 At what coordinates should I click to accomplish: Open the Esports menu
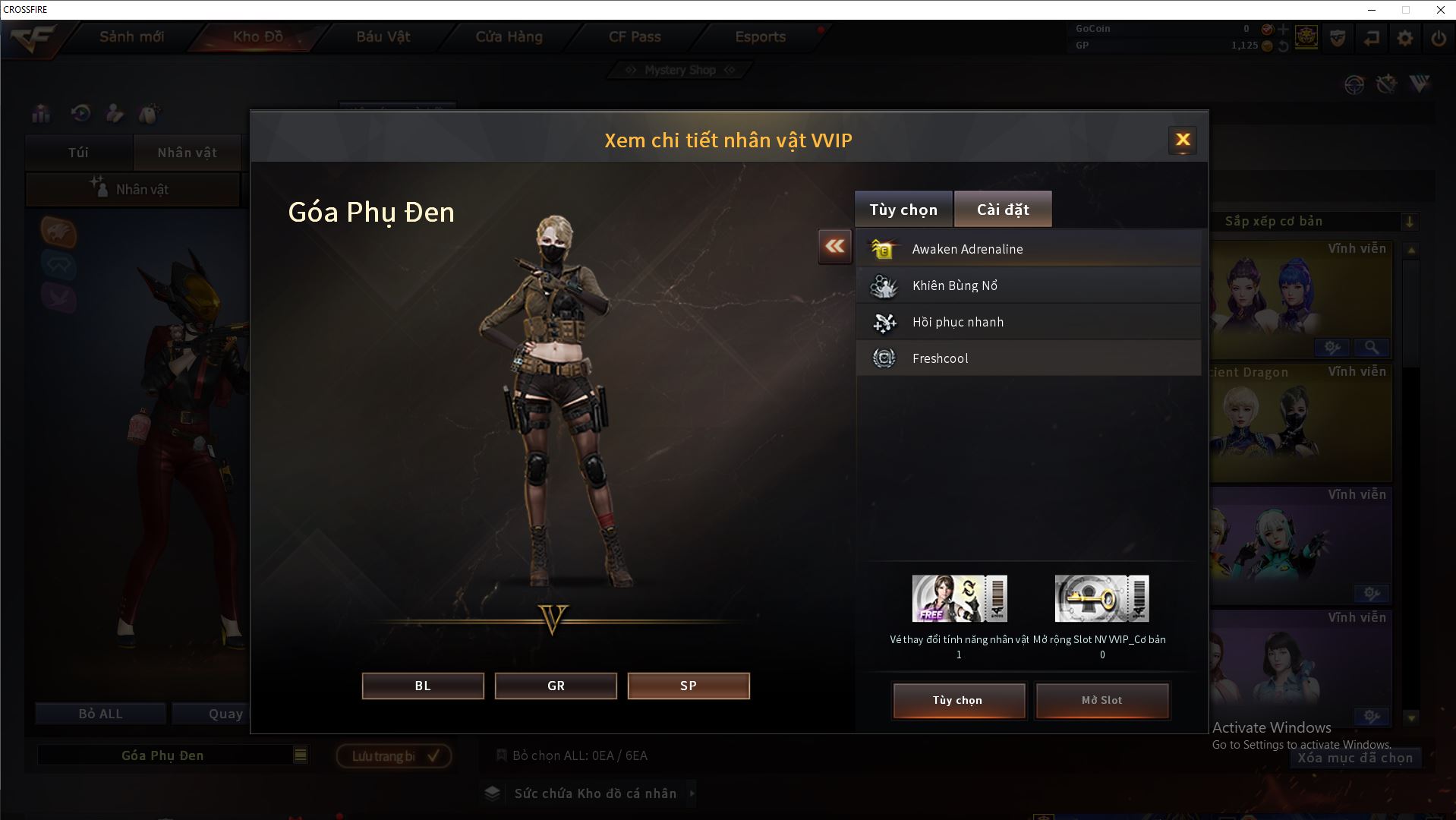(x=760, y=36)
